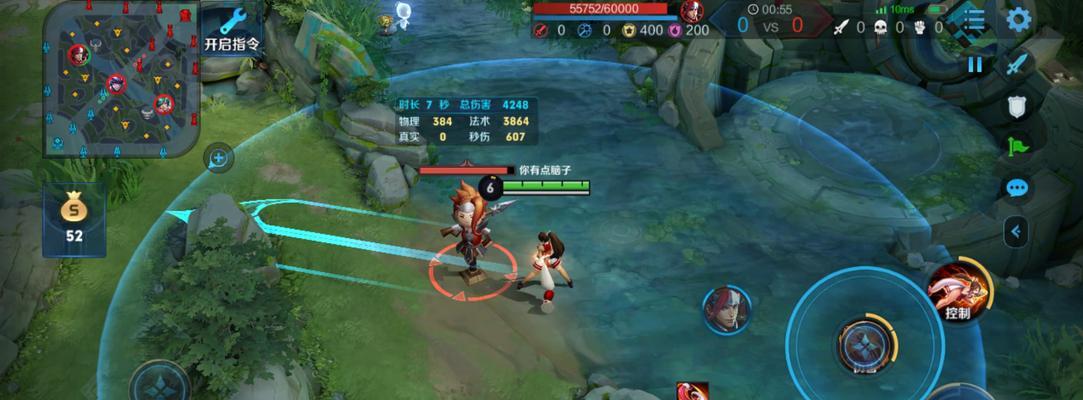
Task: Open the gear settings menu
Action: click(x=1018, y=20)
